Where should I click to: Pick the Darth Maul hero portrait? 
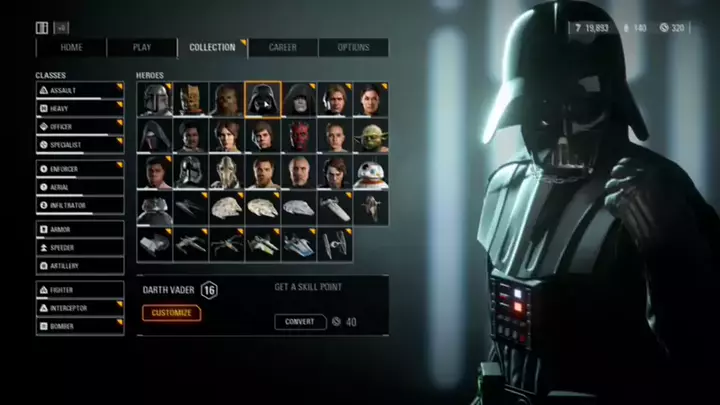coord(298,135)
